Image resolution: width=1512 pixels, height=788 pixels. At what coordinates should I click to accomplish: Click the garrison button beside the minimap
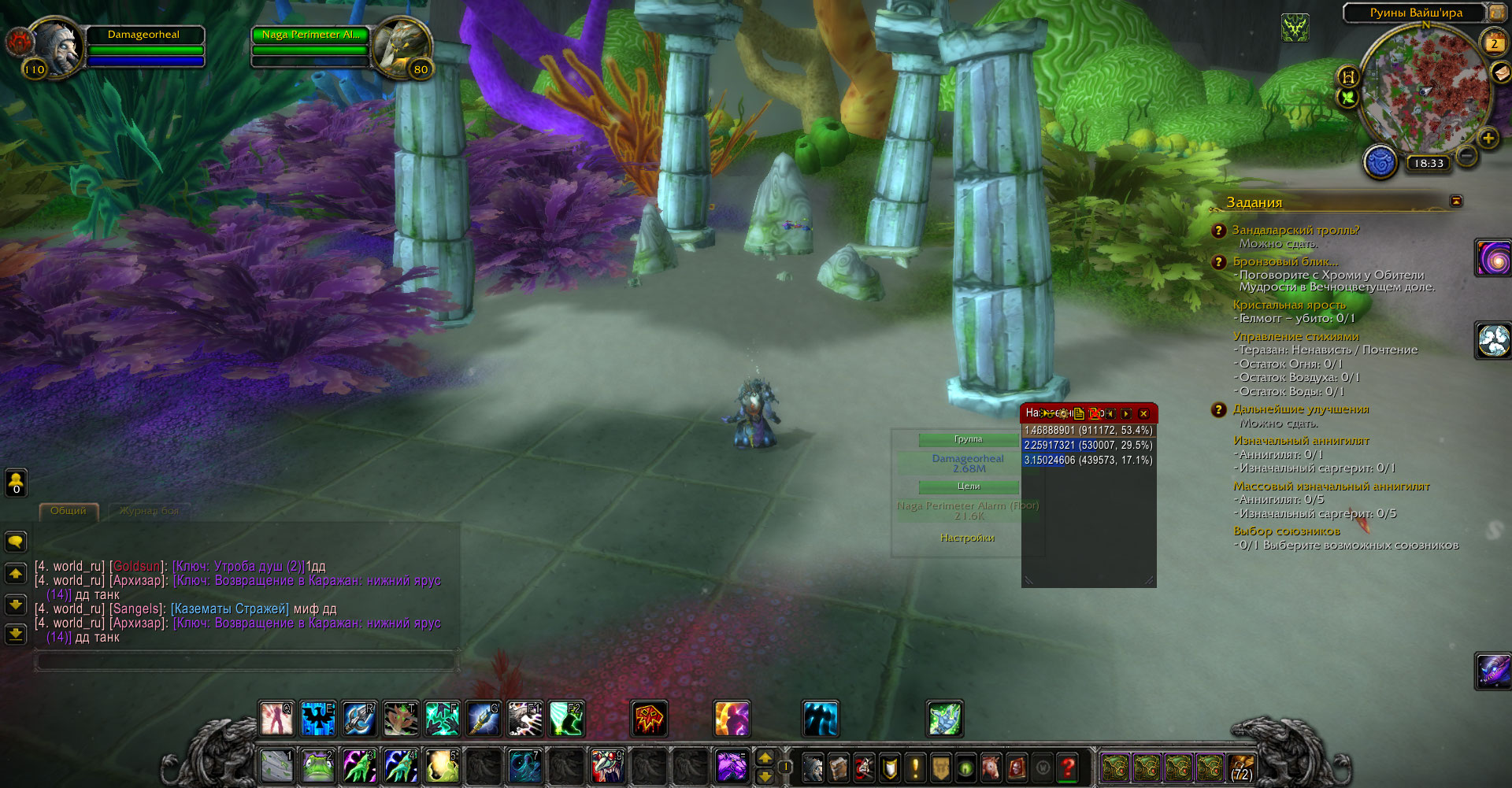tap(1380, 163)
